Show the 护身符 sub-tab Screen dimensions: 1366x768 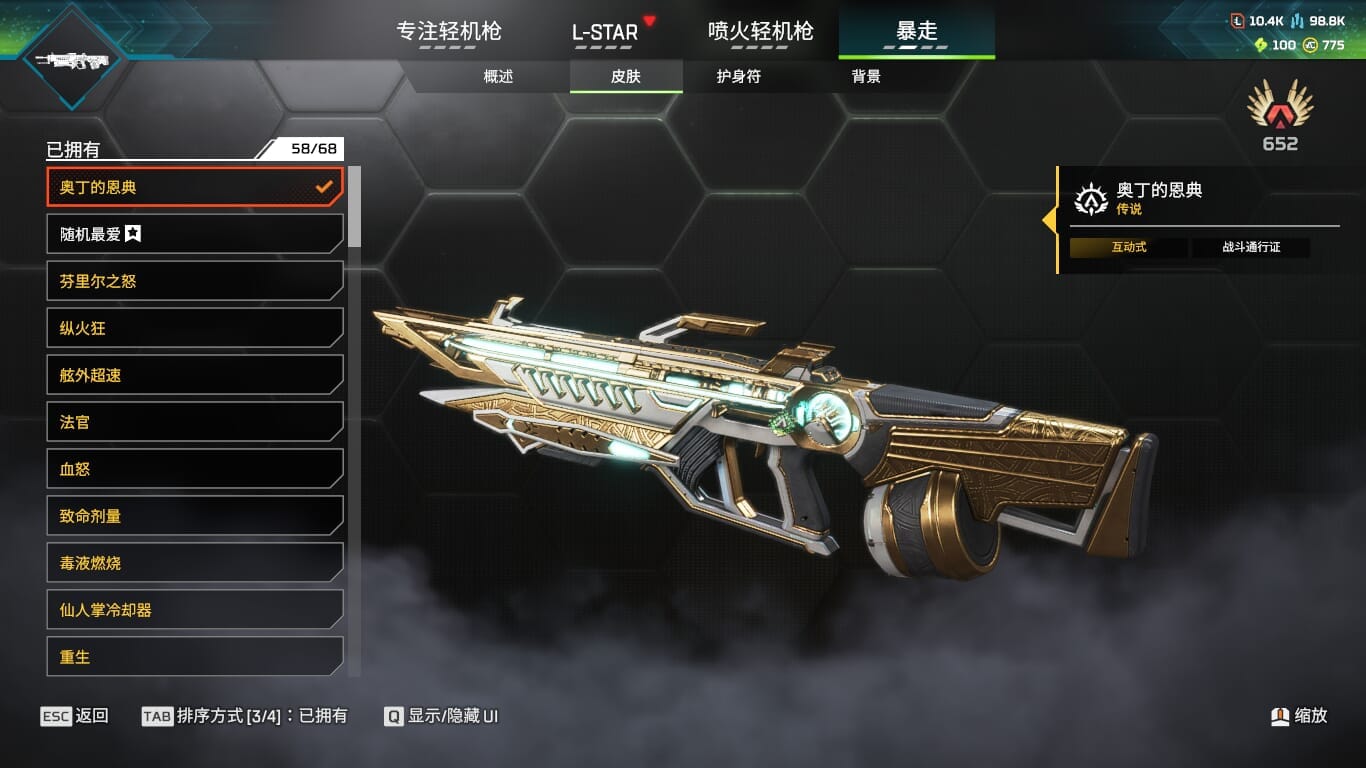738,76
